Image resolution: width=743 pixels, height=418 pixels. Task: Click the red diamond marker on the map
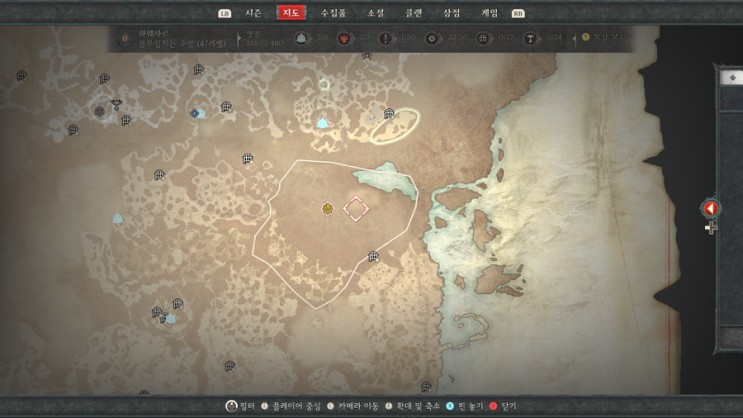[x=355, y=208]
